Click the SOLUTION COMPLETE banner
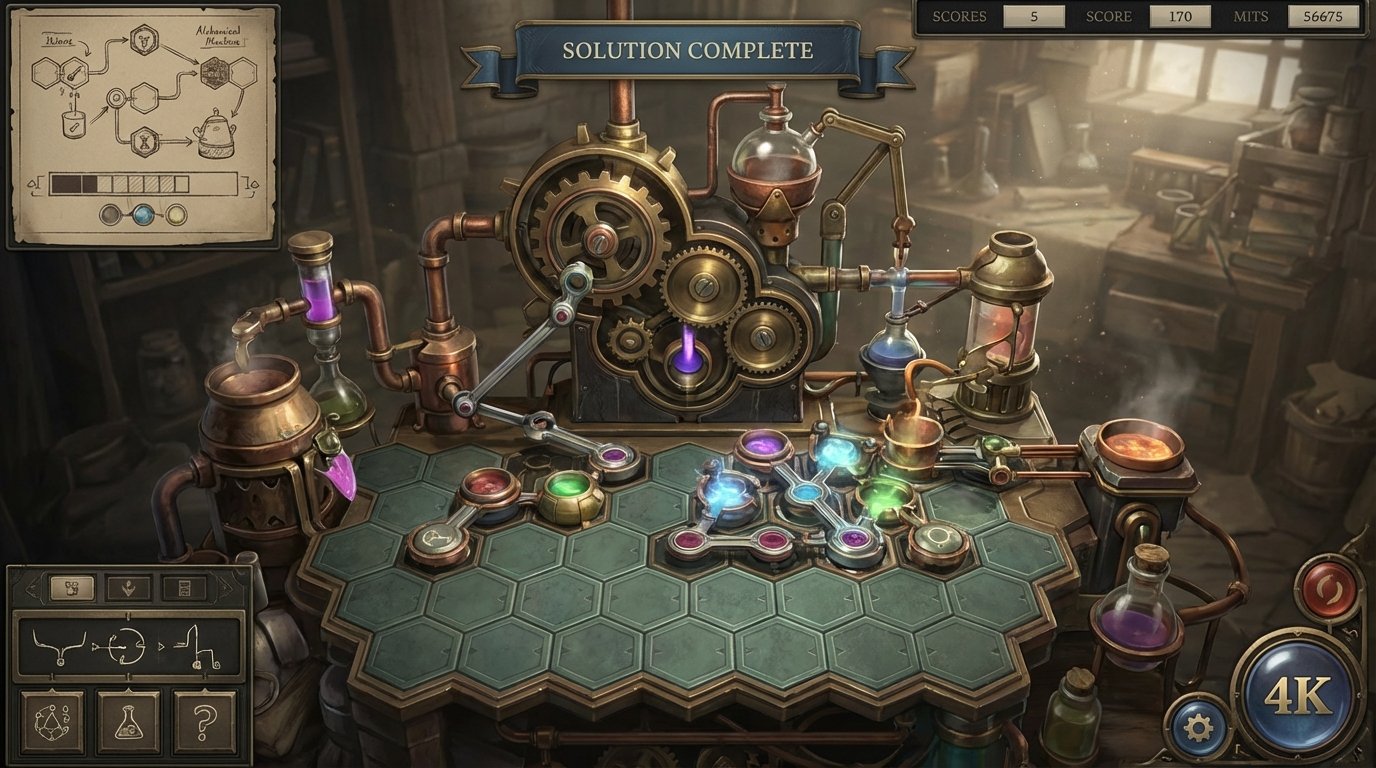 [685, 48]
